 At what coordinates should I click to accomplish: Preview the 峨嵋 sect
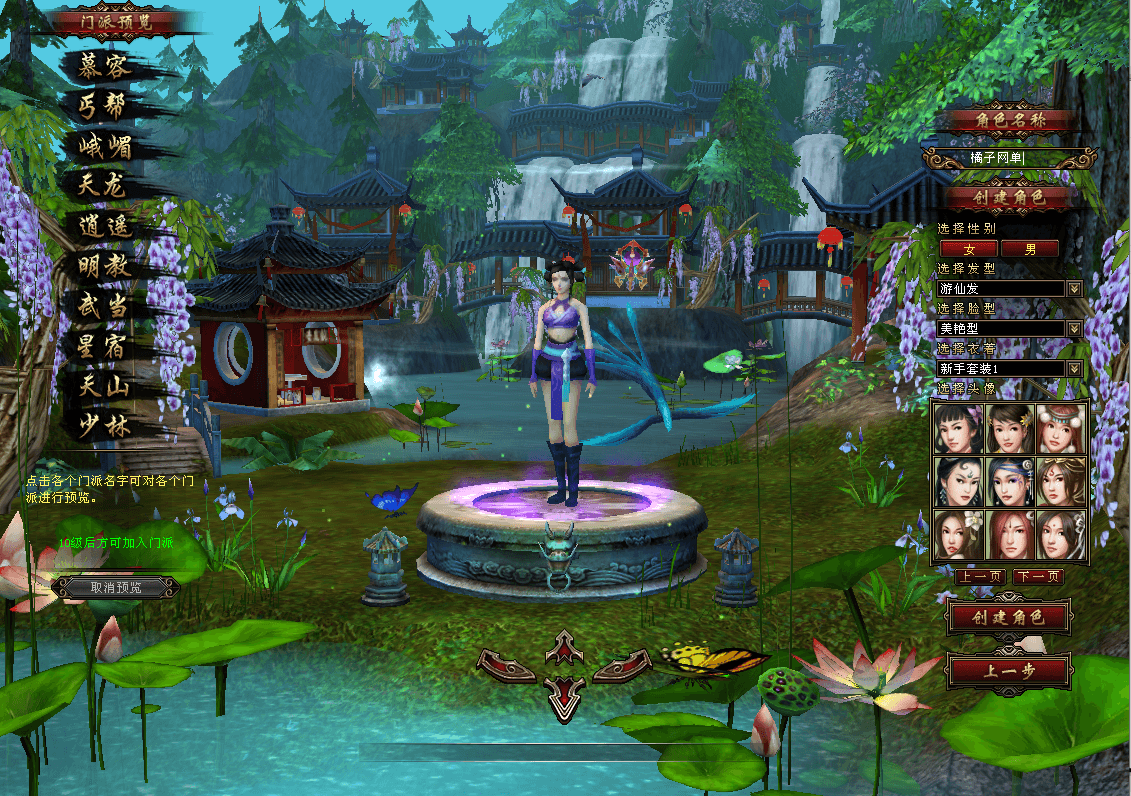[x=105, y=146]
